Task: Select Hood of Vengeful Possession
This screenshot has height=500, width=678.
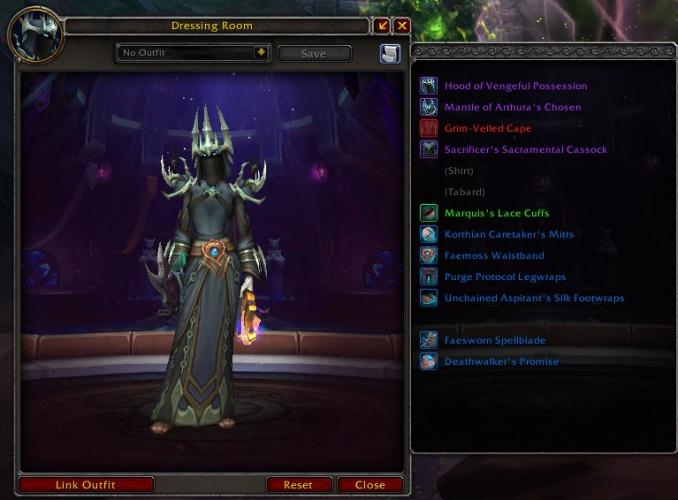Action: (x=515, y=86)
